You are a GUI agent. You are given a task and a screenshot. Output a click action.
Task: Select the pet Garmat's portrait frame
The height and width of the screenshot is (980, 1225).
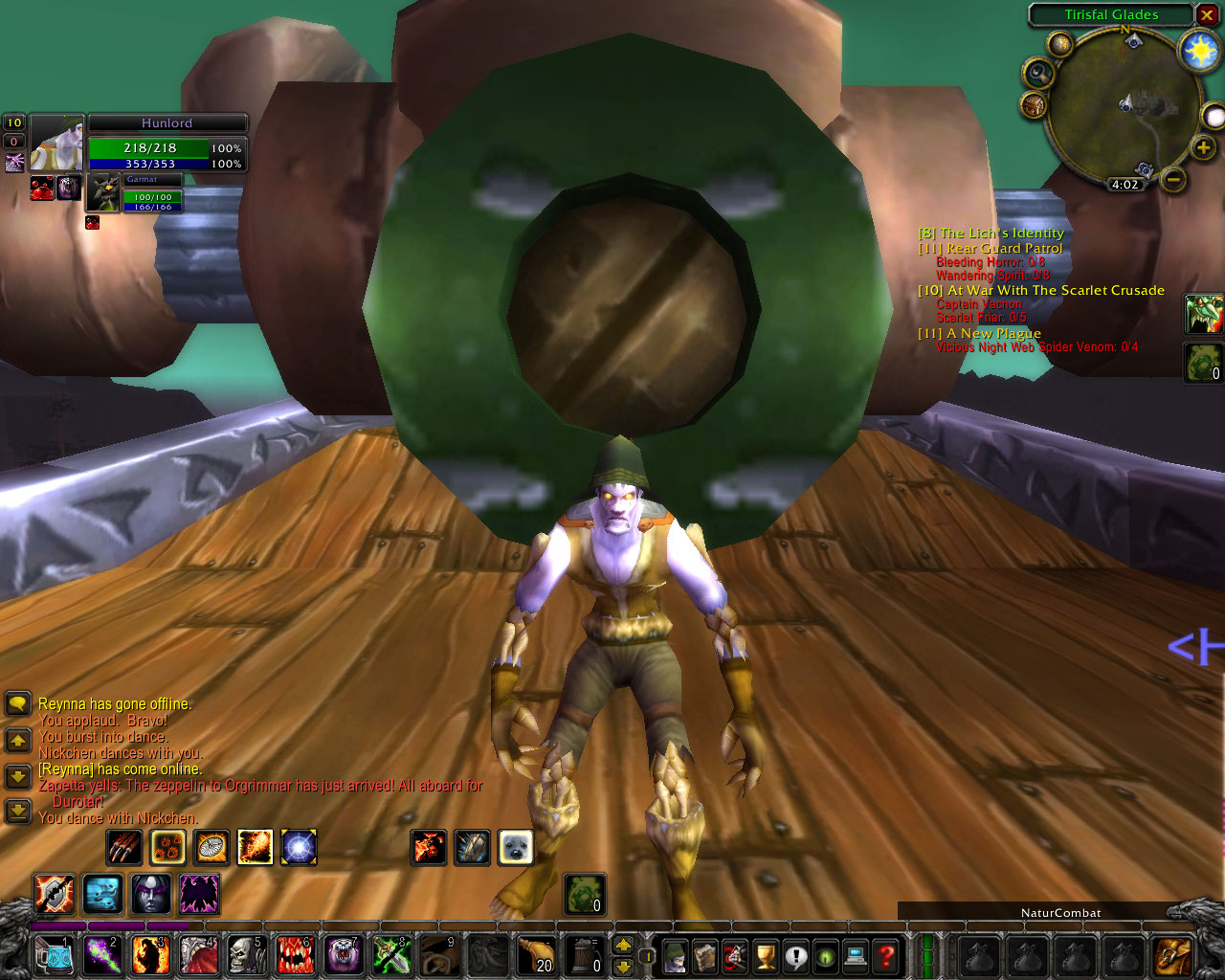103,193
